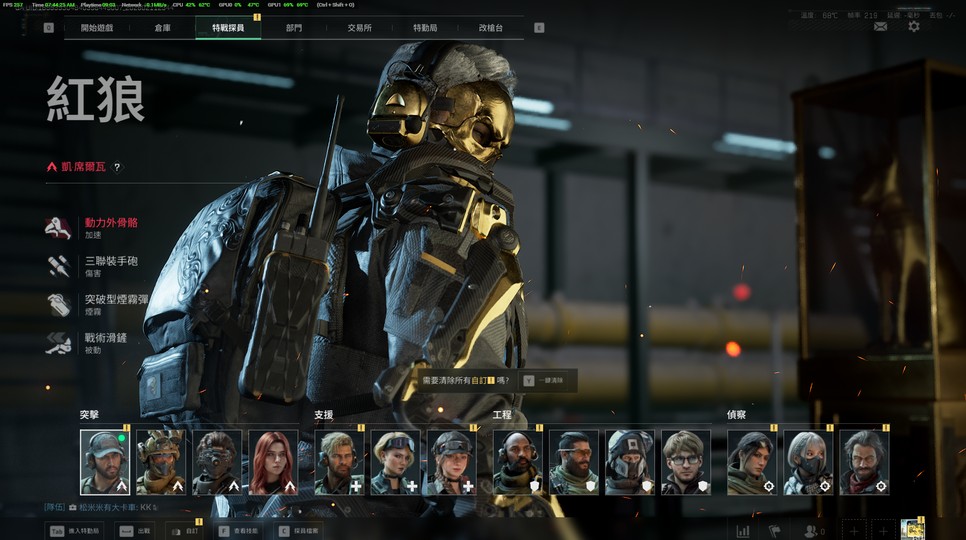Select the white-haired masked recon operator

pyautogui.click(x=808, y=462)
